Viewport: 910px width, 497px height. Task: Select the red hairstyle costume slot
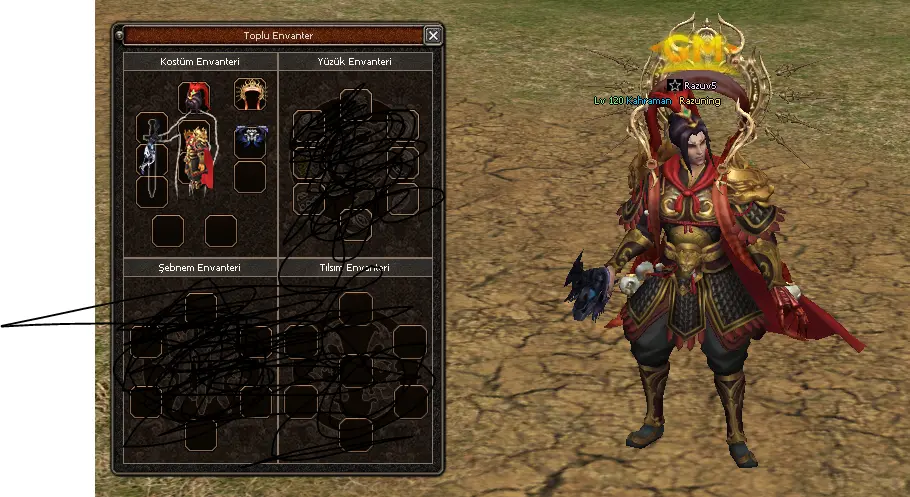pyautogui.click(x=193, y=98)
